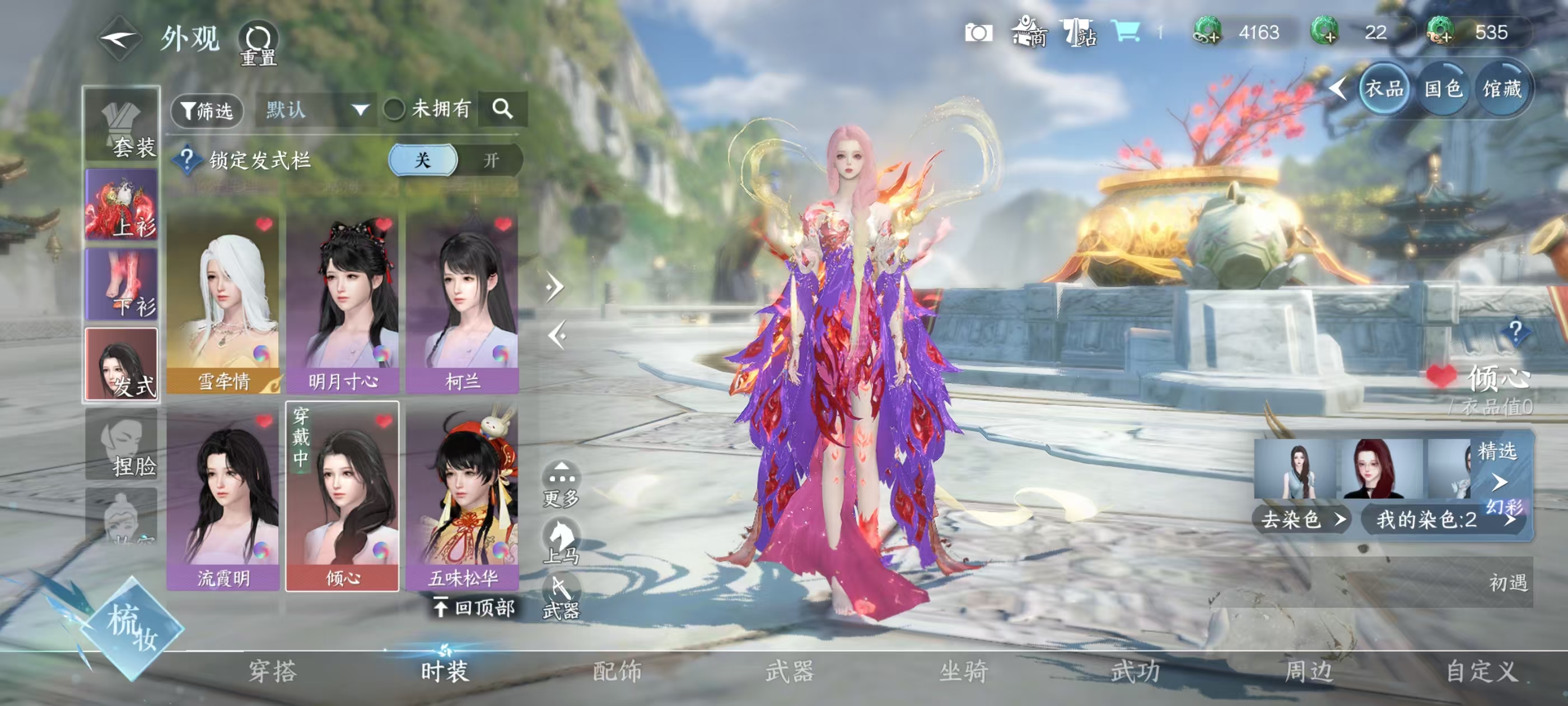Open the magnifying glass search
The width and height of the screenshot is (1568, 706).
[x=502, y=109]
